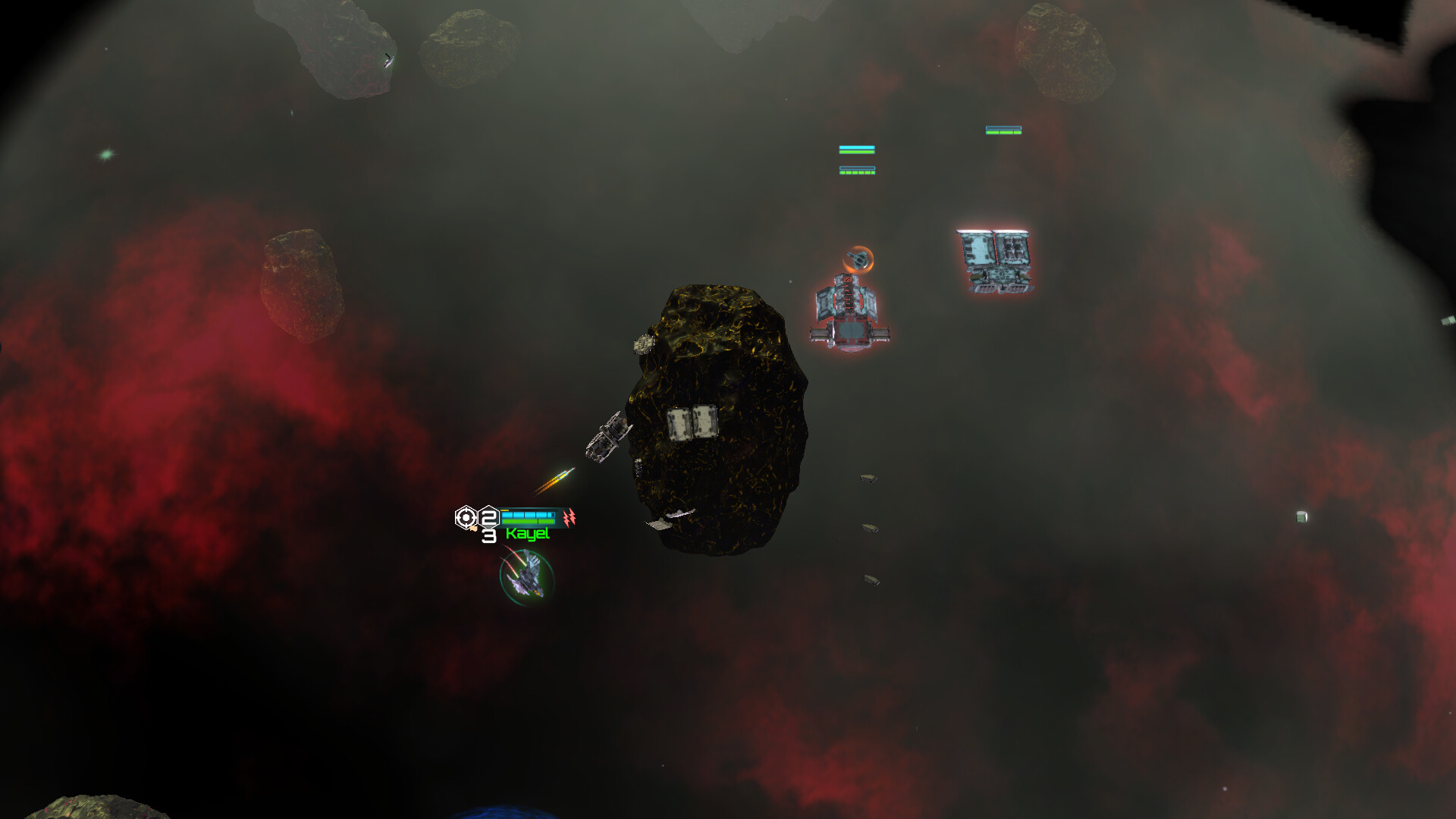This screenshot has height=819, width=1456.
Task: Click the upper health bar pair near top center
Action: (x=857, y=148)
